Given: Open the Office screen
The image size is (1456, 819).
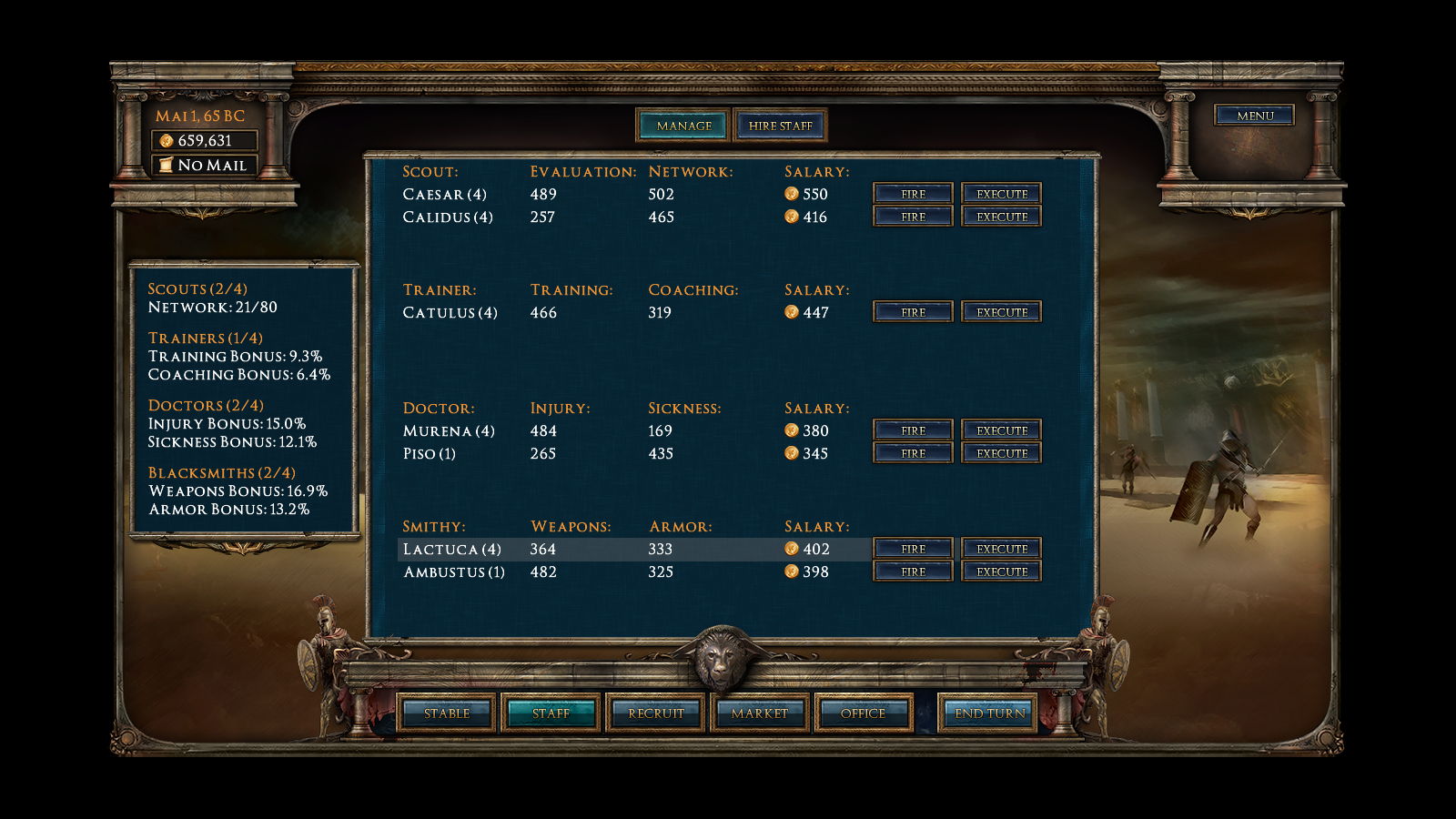Looking at the screenshot, I should tap(863, 713).
